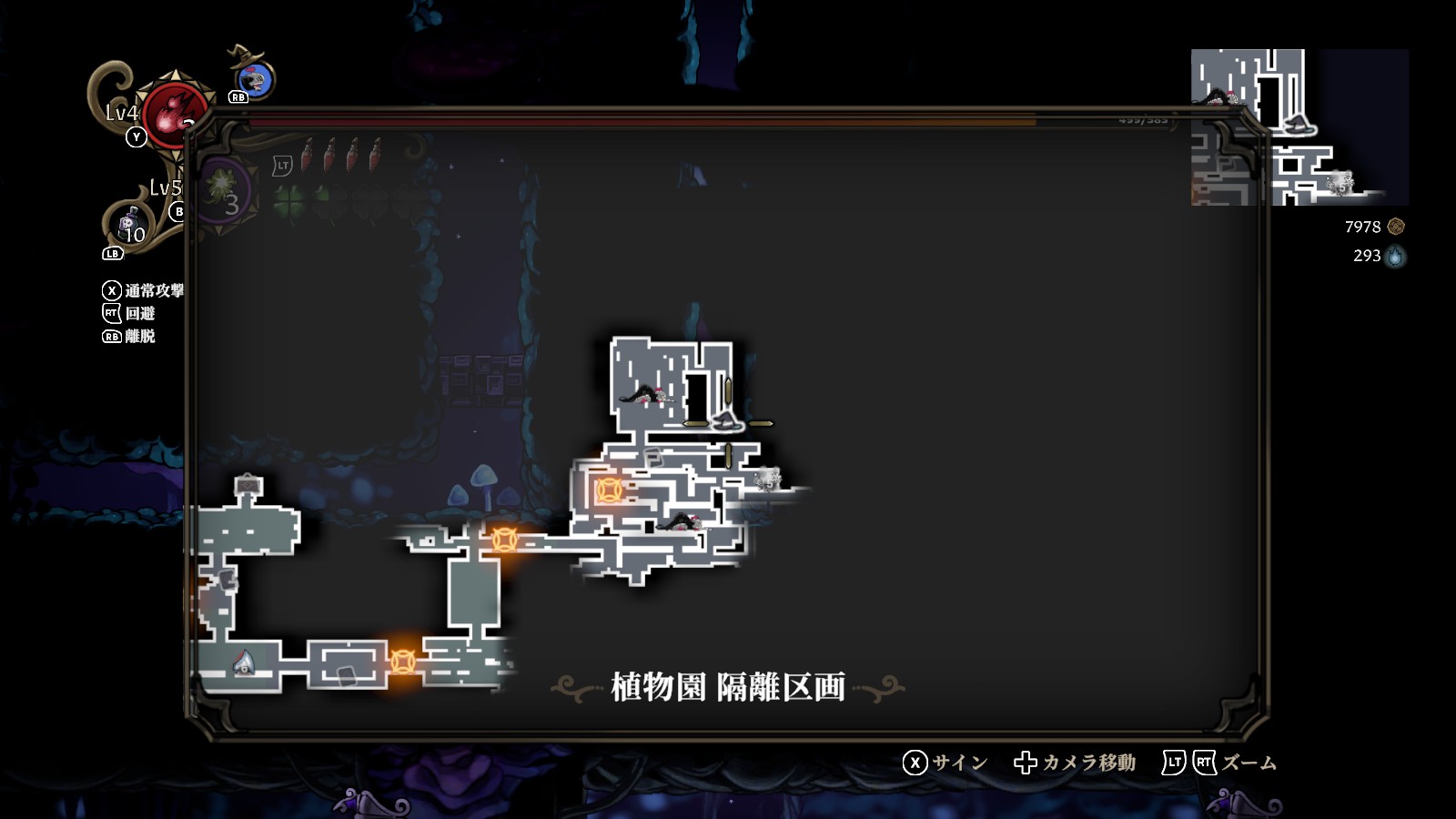Click the ズーム zoom label
This screenshot has width=1456, height=819.
1249,763
